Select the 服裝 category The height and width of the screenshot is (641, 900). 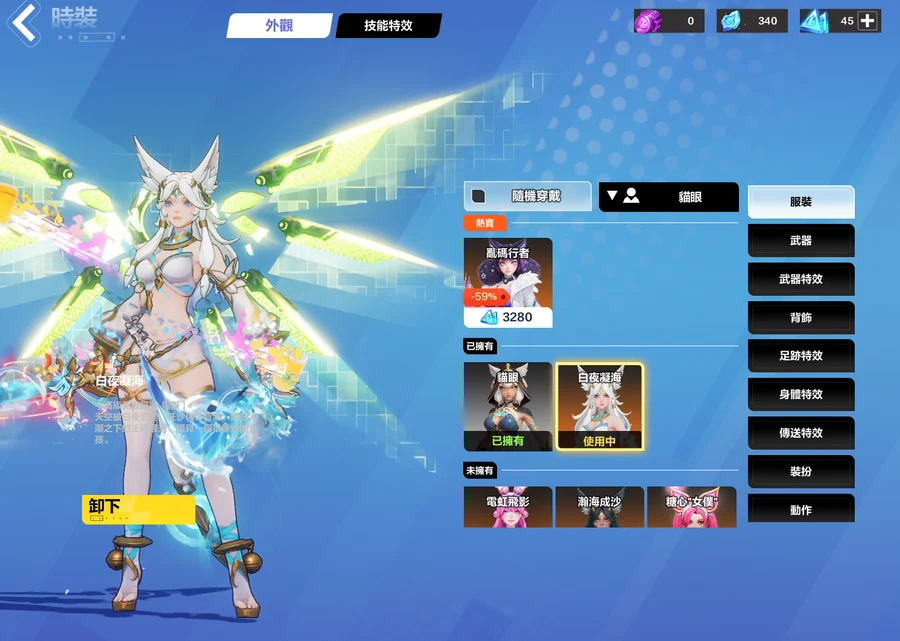801,202
